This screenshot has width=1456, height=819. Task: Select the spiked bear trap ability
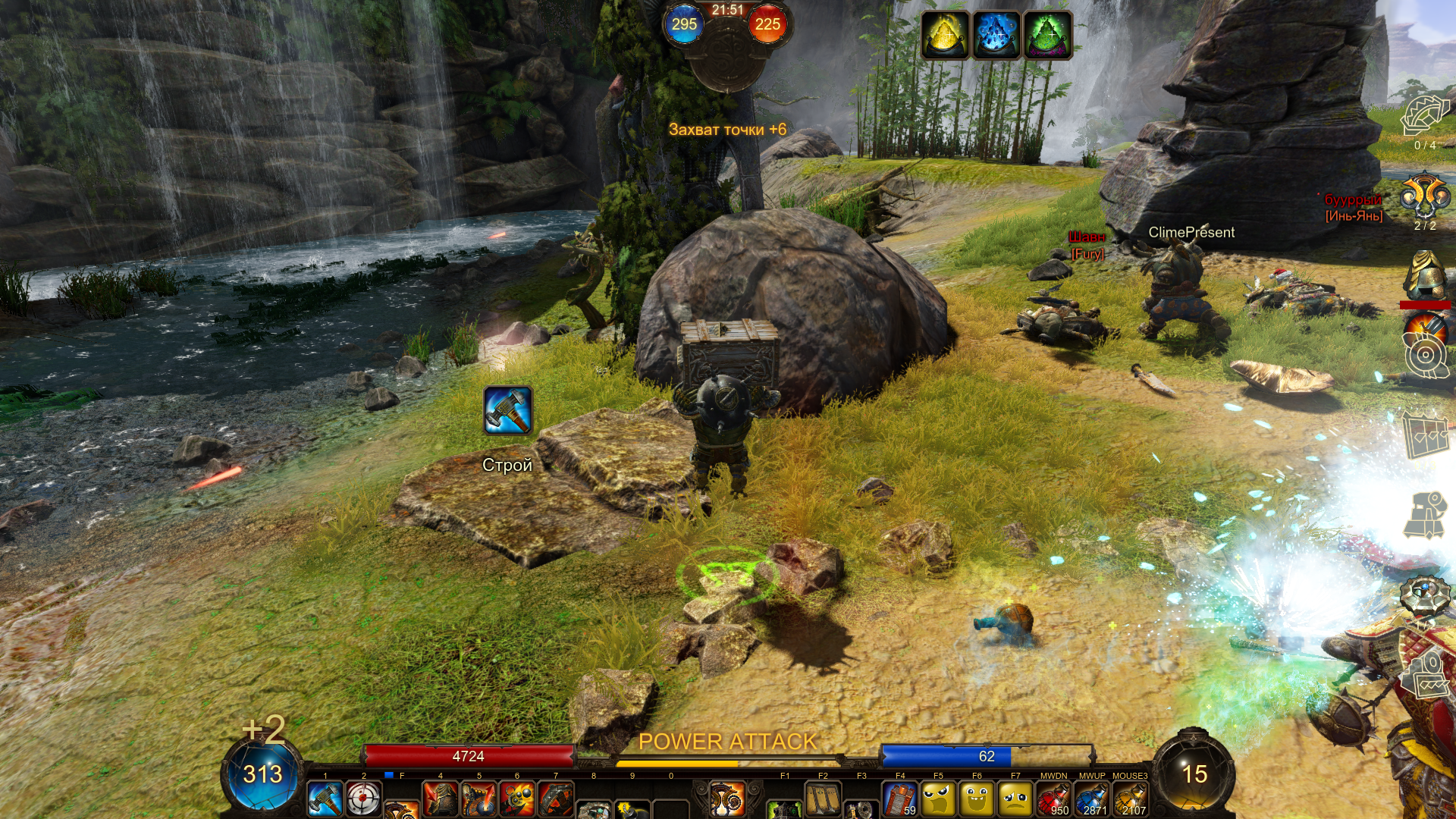tap(556, 799)
